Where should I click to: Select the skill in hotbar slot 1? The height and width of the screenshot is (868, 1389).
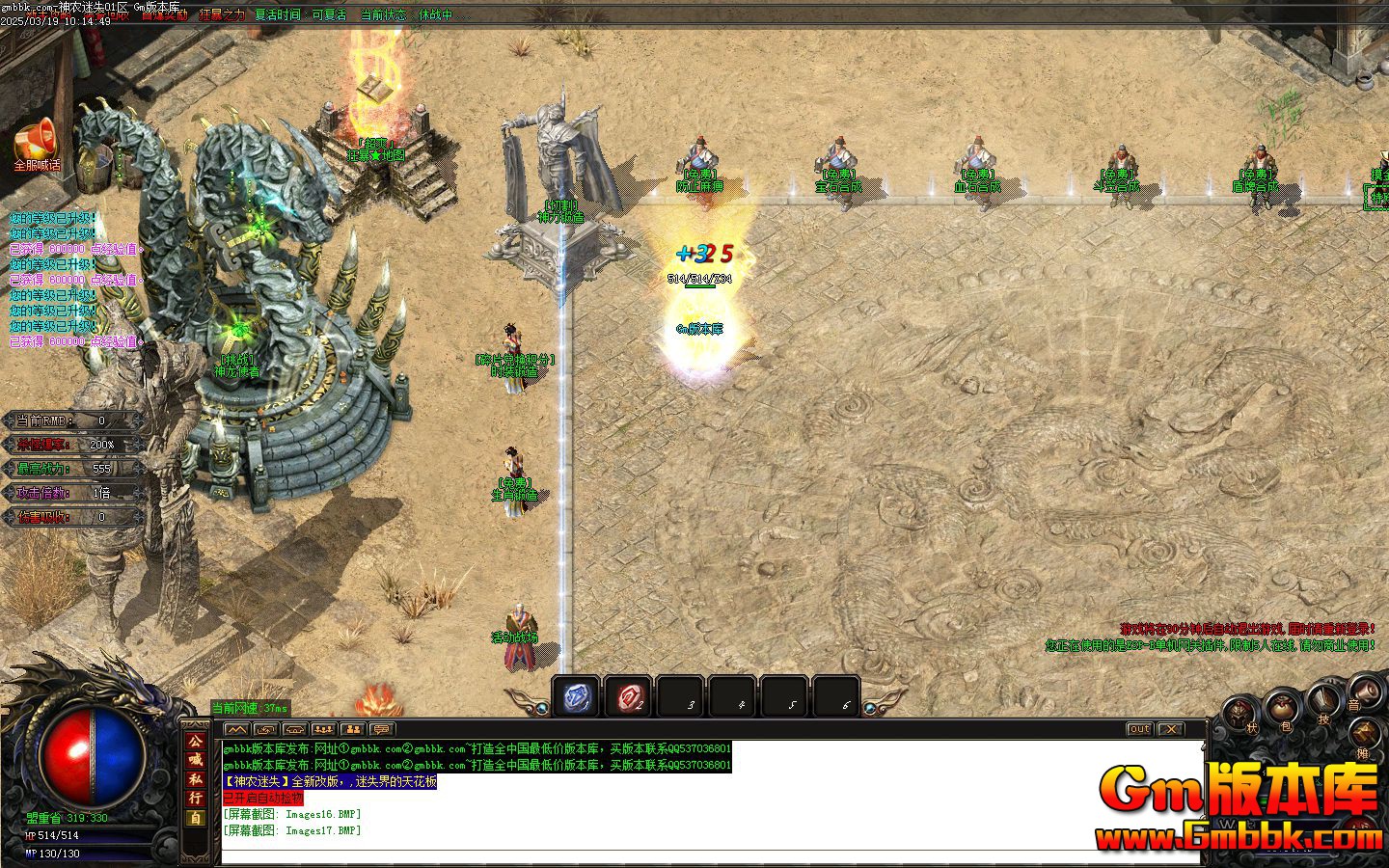574,696
